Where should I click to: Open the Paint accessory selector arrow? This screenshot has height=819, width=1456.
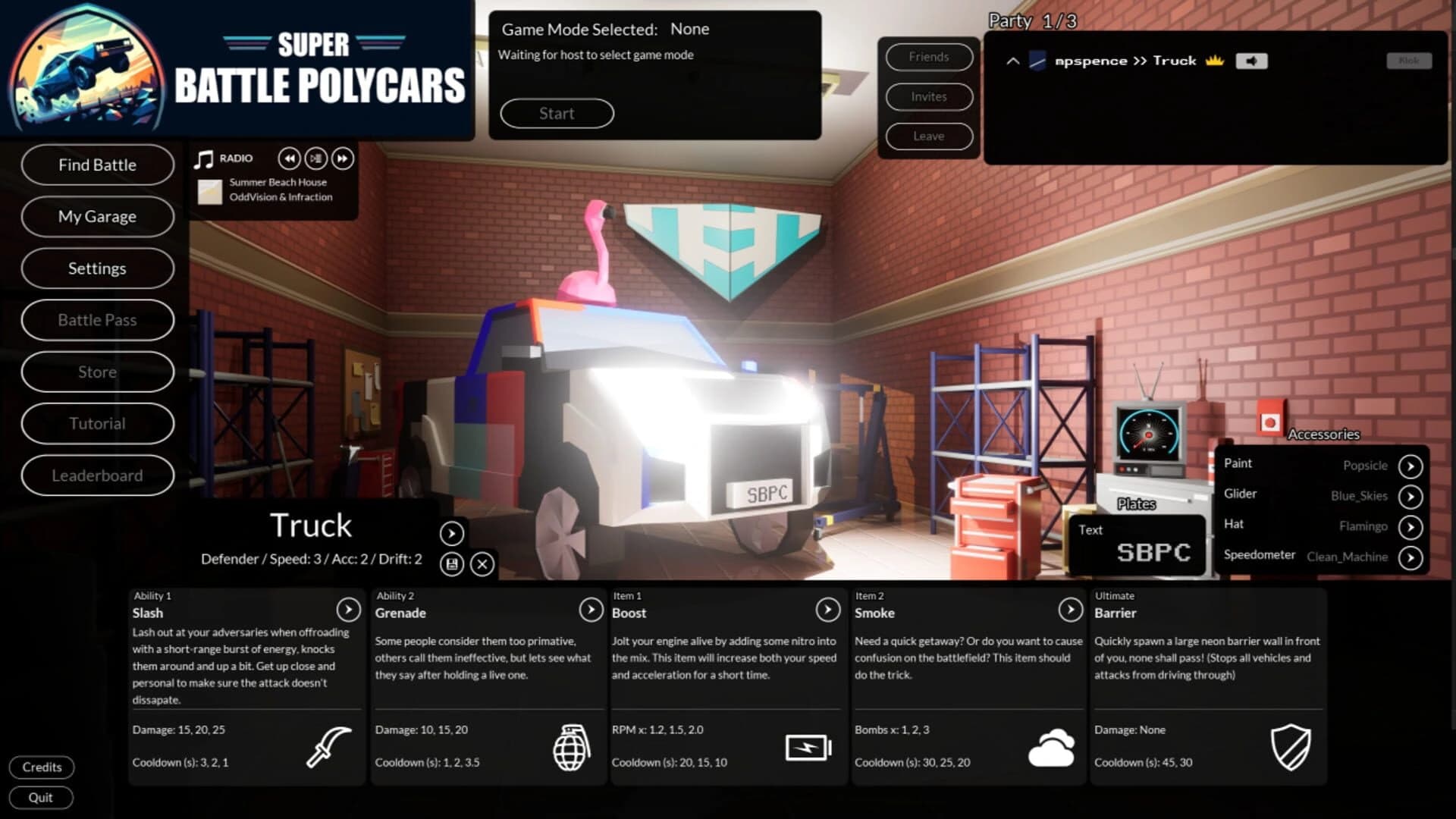1411,466
